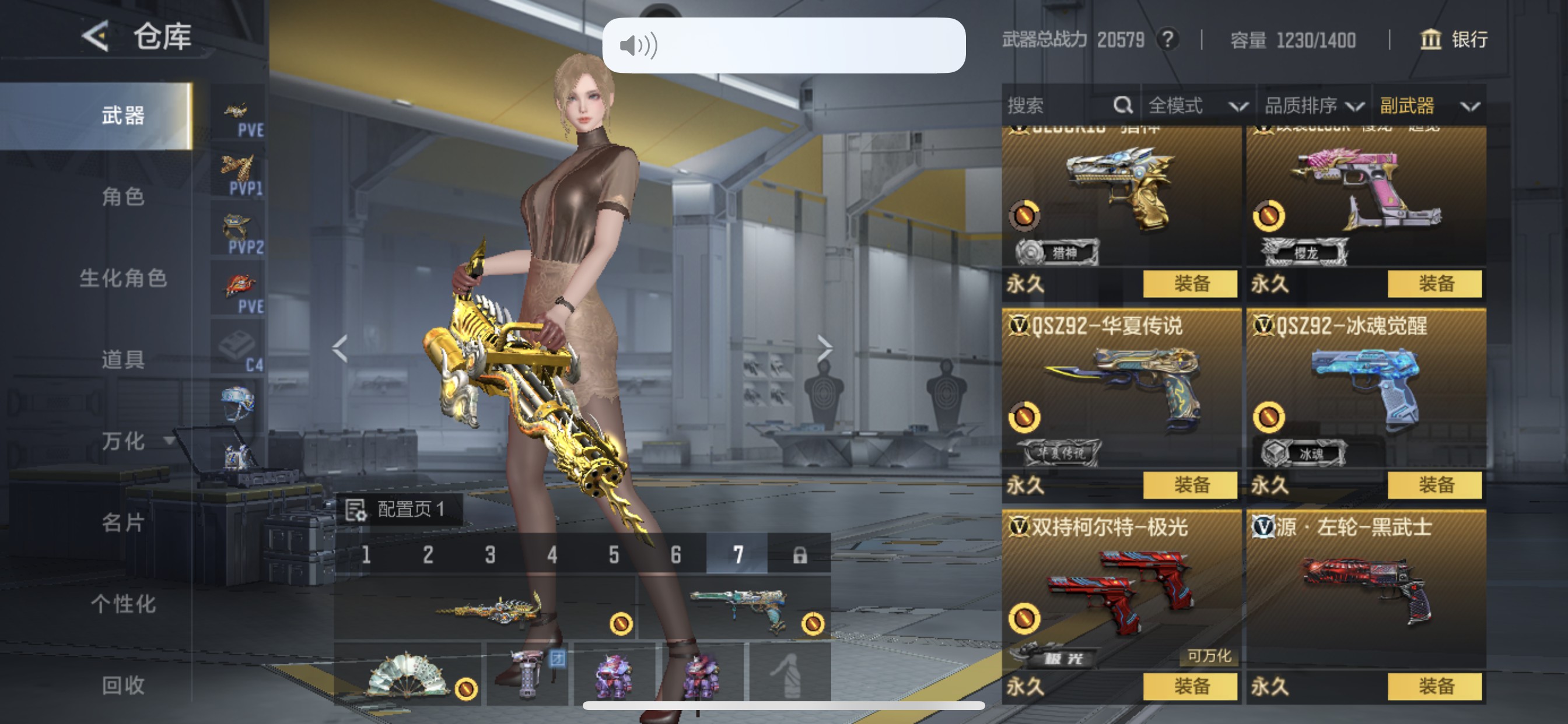1568x724 pixels.
Task: Open the 配置页 1 loadout settings
Action: pyautogui.click(x=400, y=509)
